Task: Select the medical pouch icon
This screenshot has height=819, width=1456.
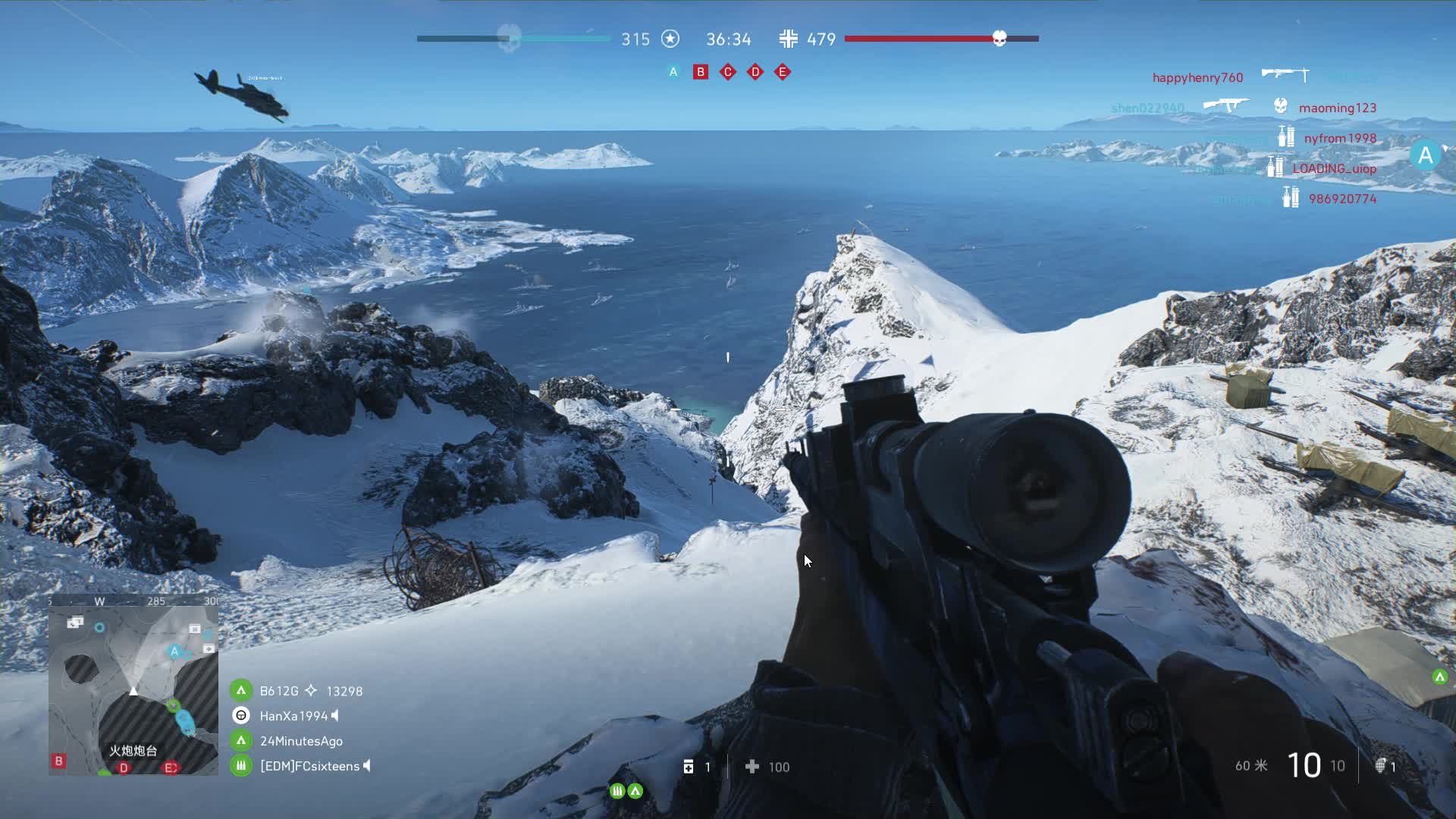Action: coord(689,767)
